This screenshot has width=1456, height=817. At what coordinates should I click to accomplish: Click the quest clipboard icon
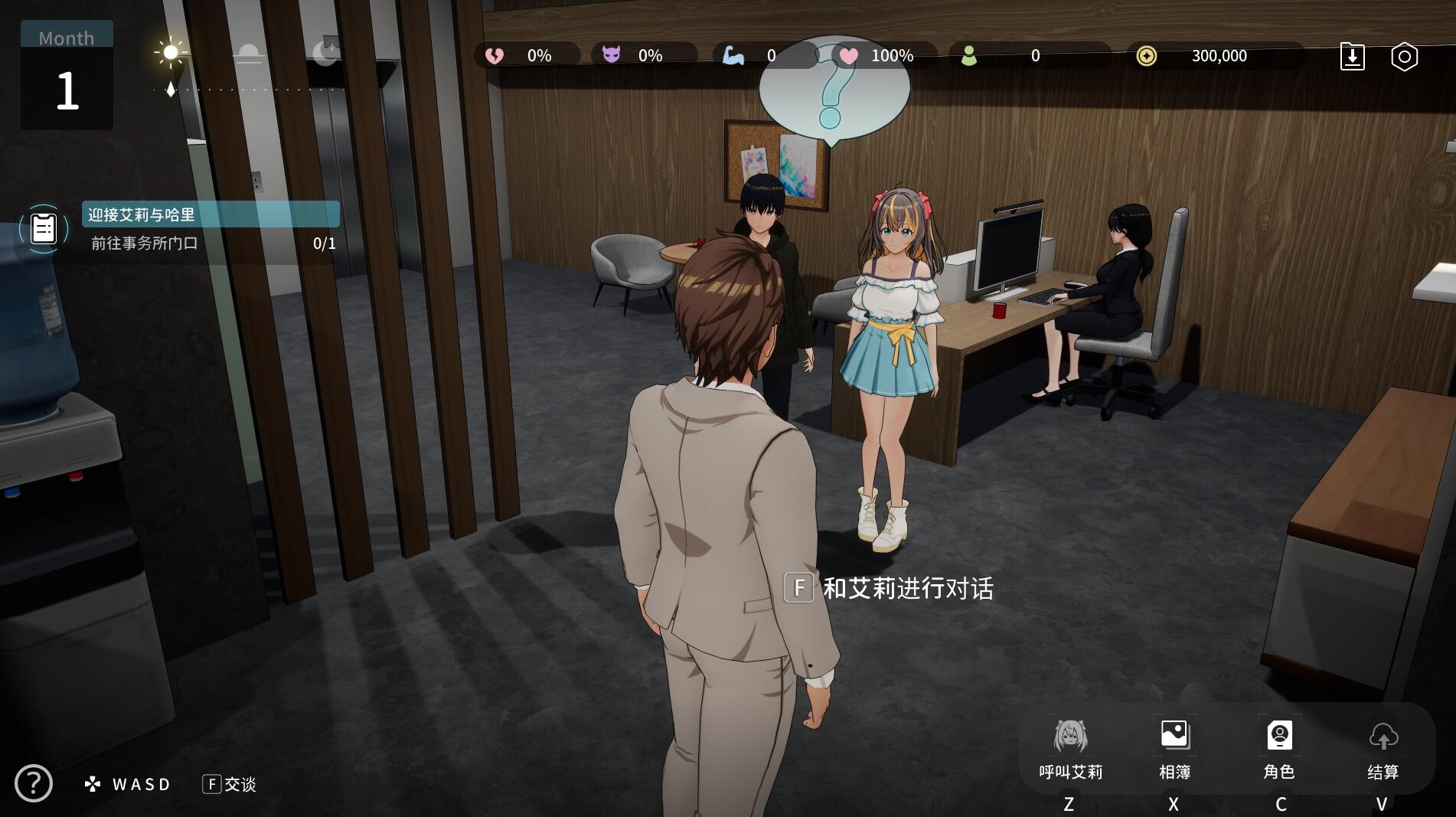[x=44, y=228]
